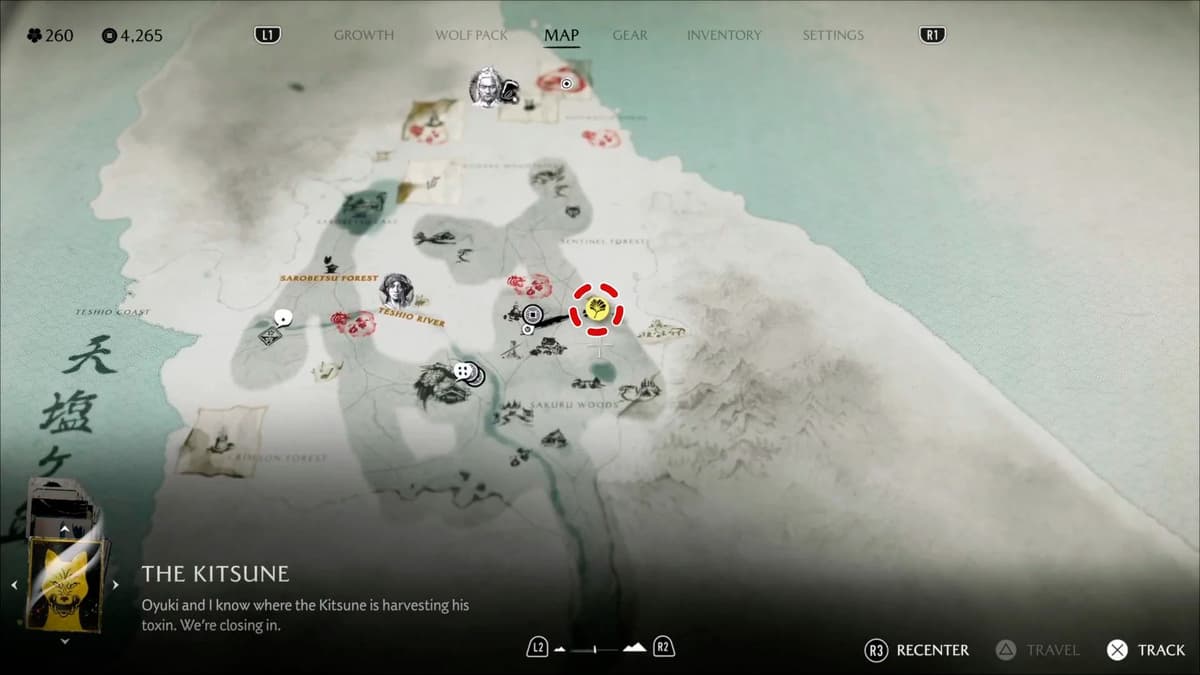Show the next quest card

click(115, 585)
